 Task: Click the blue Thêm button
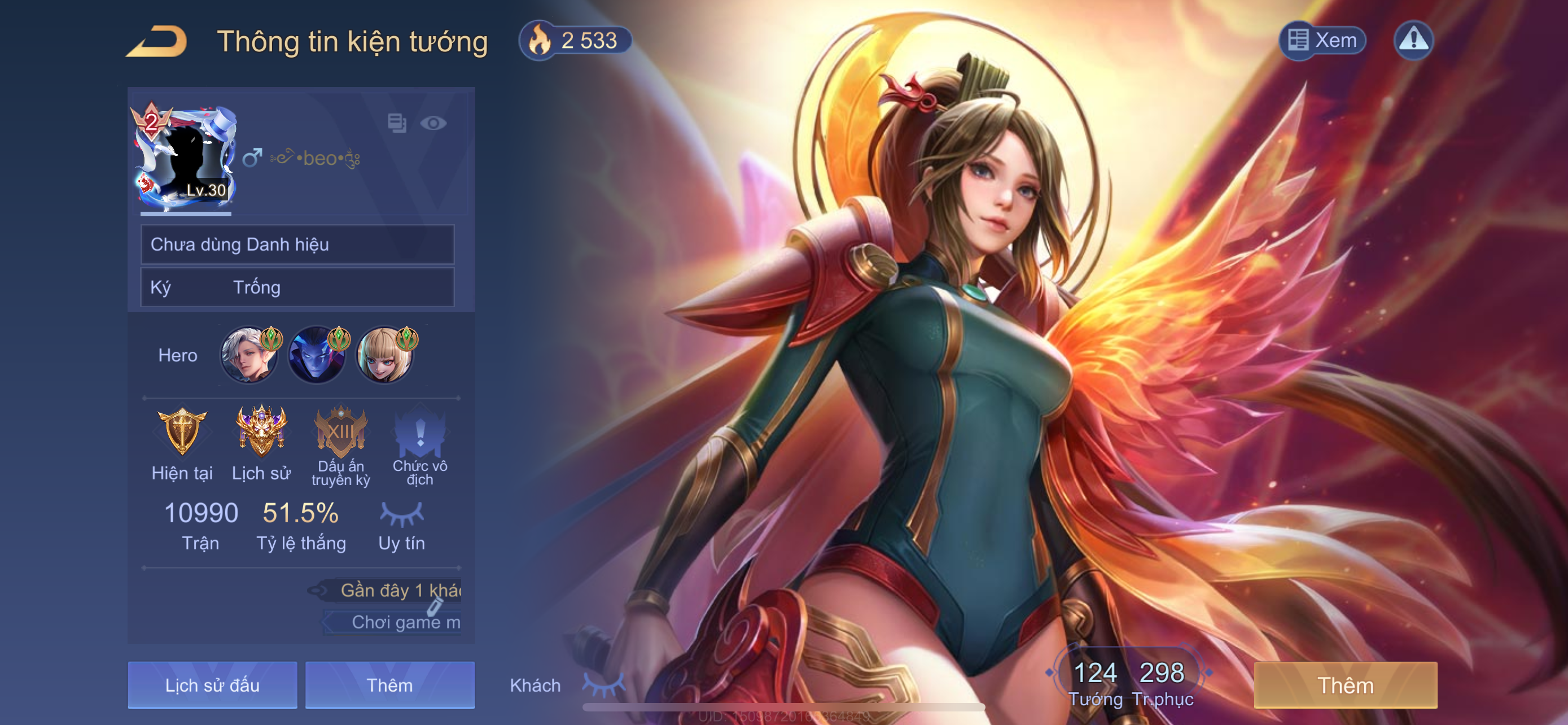coord(389,685)
